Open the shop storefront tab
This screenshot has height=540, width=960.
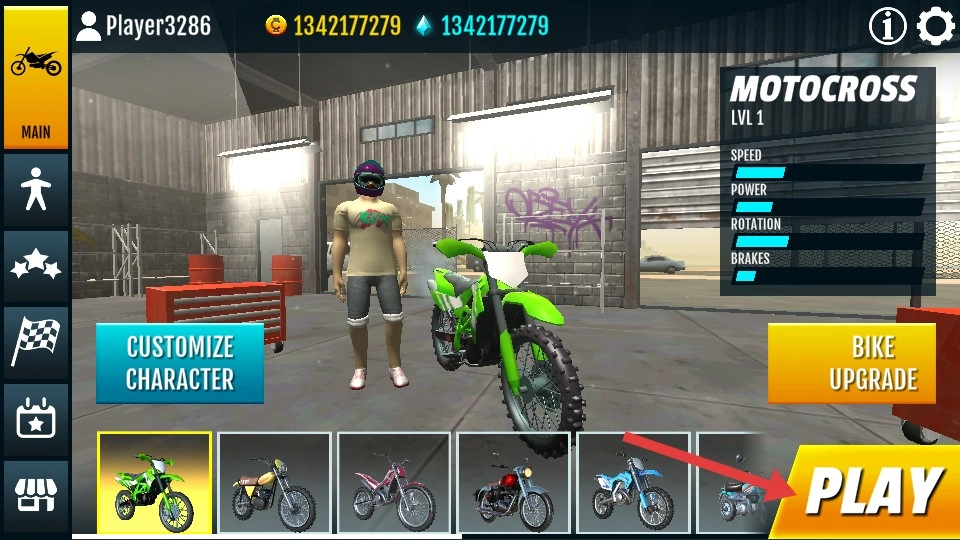(x=36, y=495)
